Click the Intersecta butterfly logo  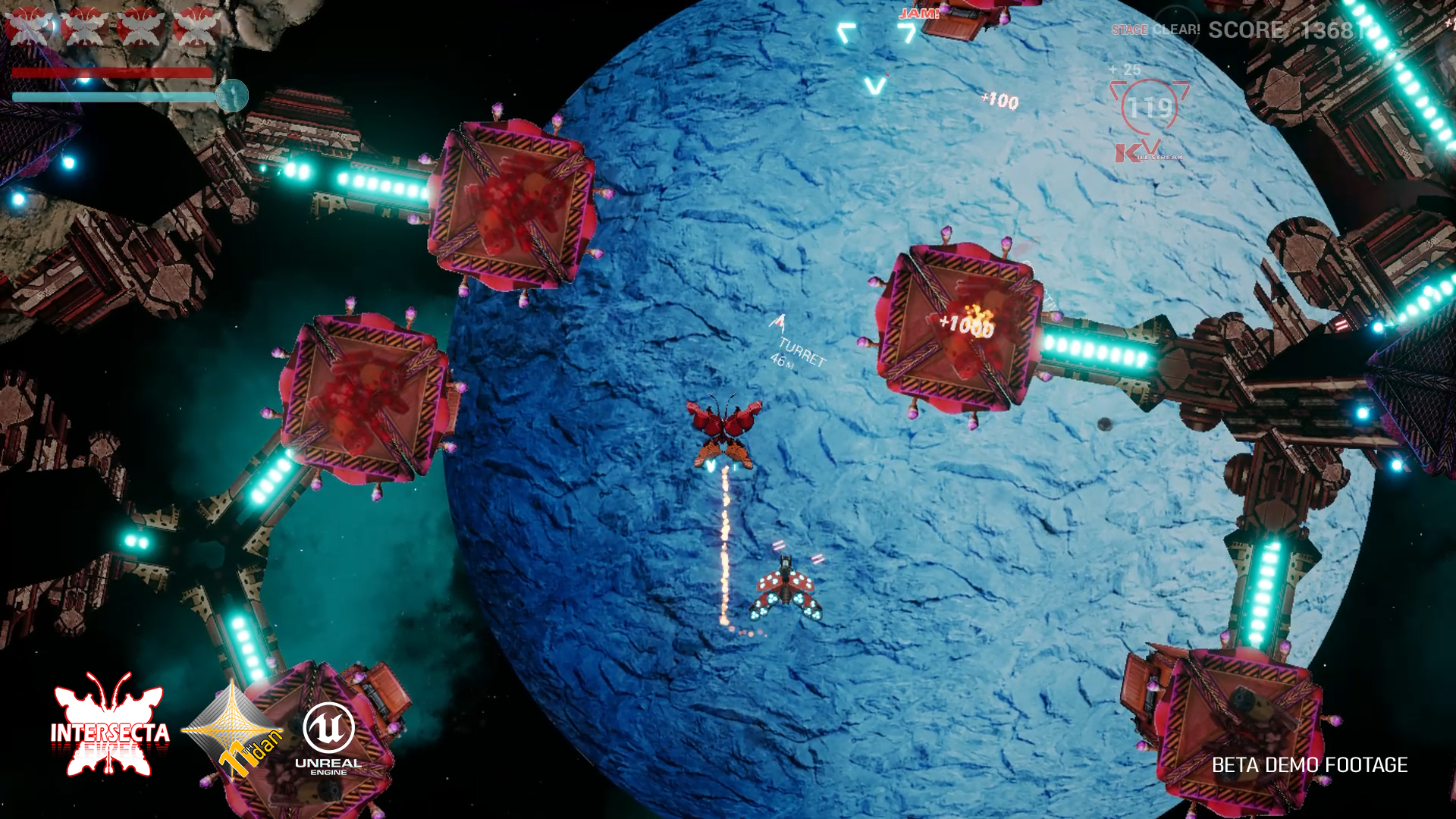pyautogui.click(x=110, y=726)
